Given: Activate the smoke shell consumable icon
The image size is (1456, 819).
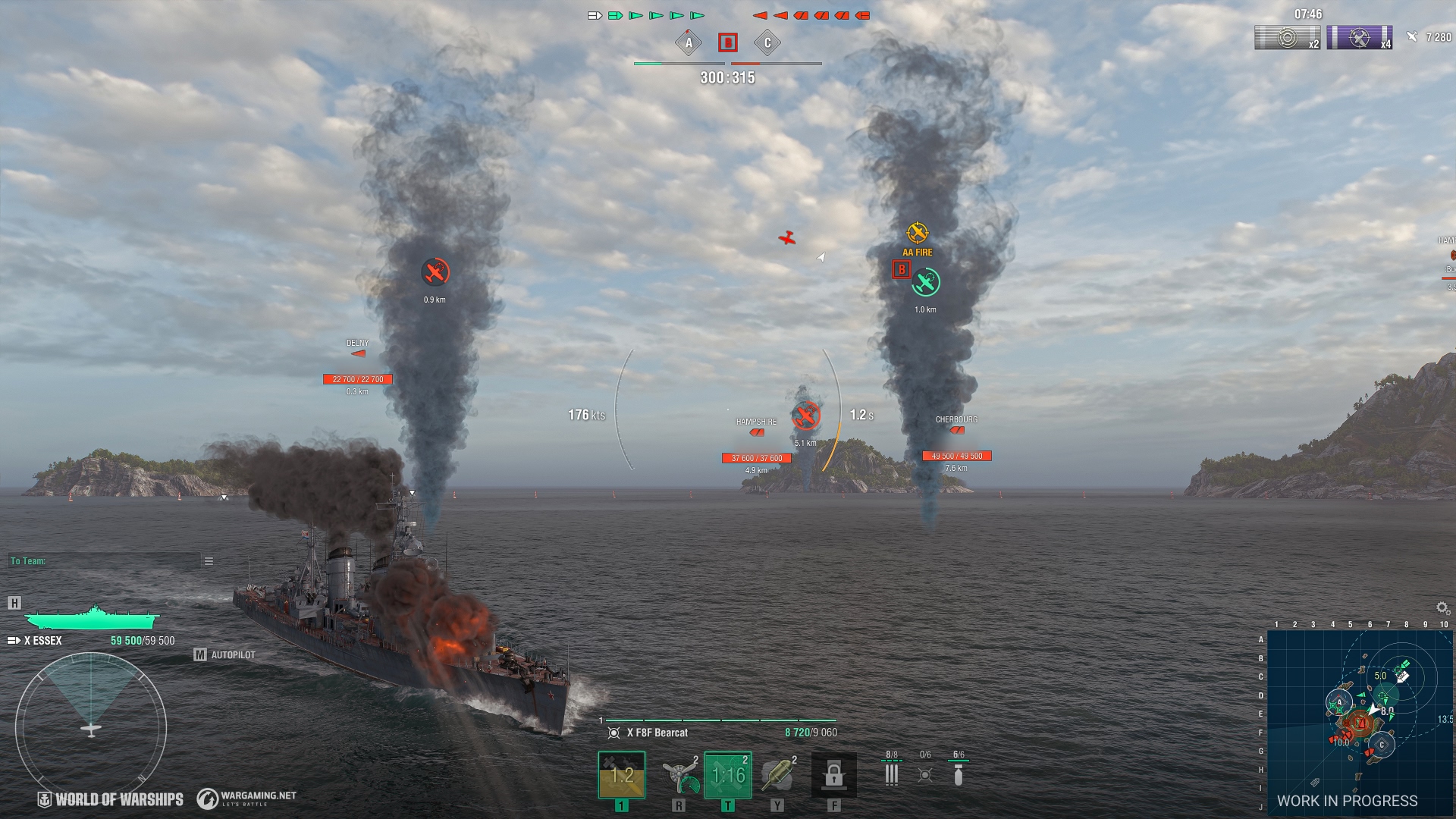Looking at the screenshot, I should (x=777, y=775).
